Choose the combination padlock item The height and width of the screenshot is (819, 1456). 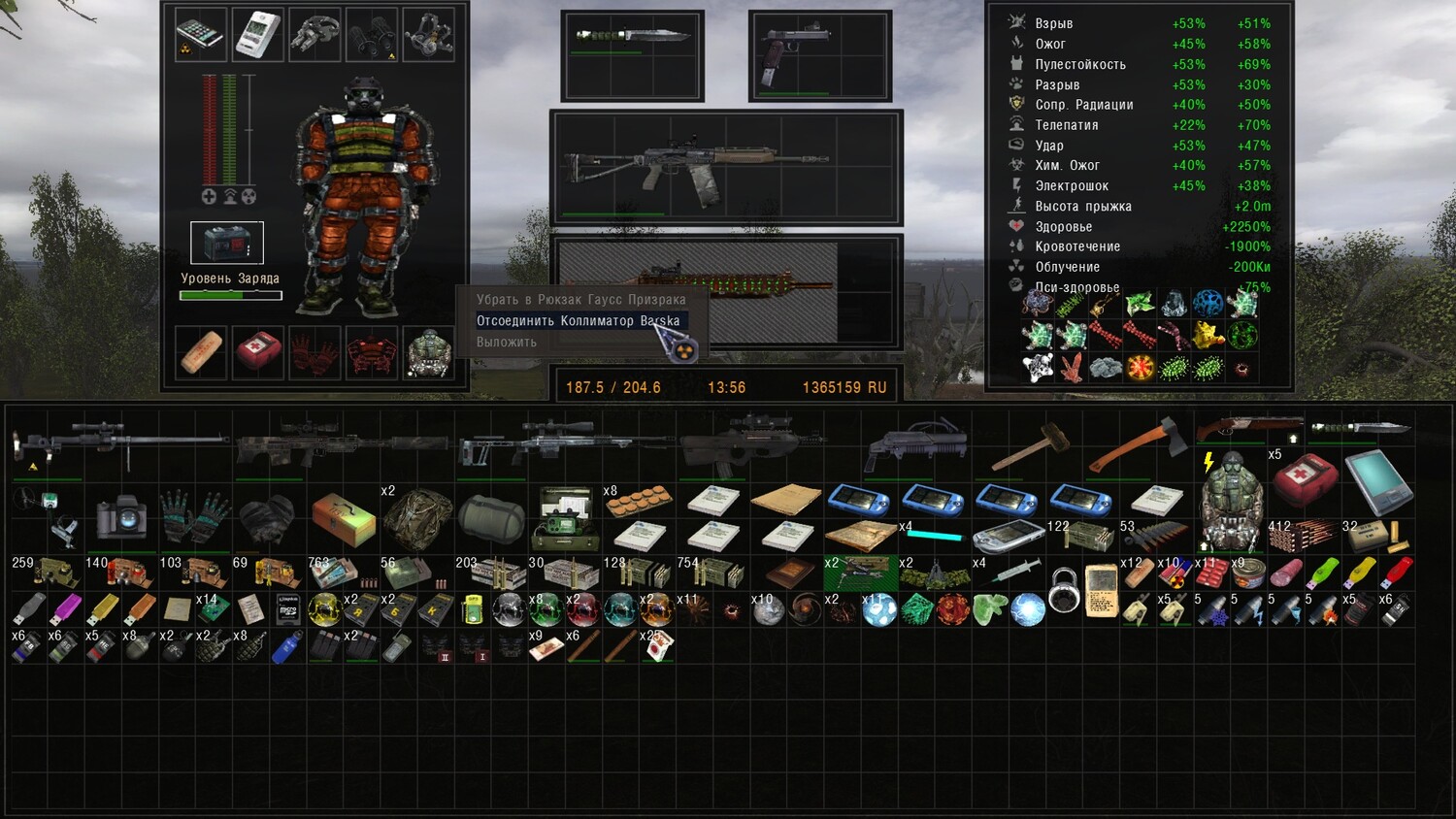point(1064,589)
